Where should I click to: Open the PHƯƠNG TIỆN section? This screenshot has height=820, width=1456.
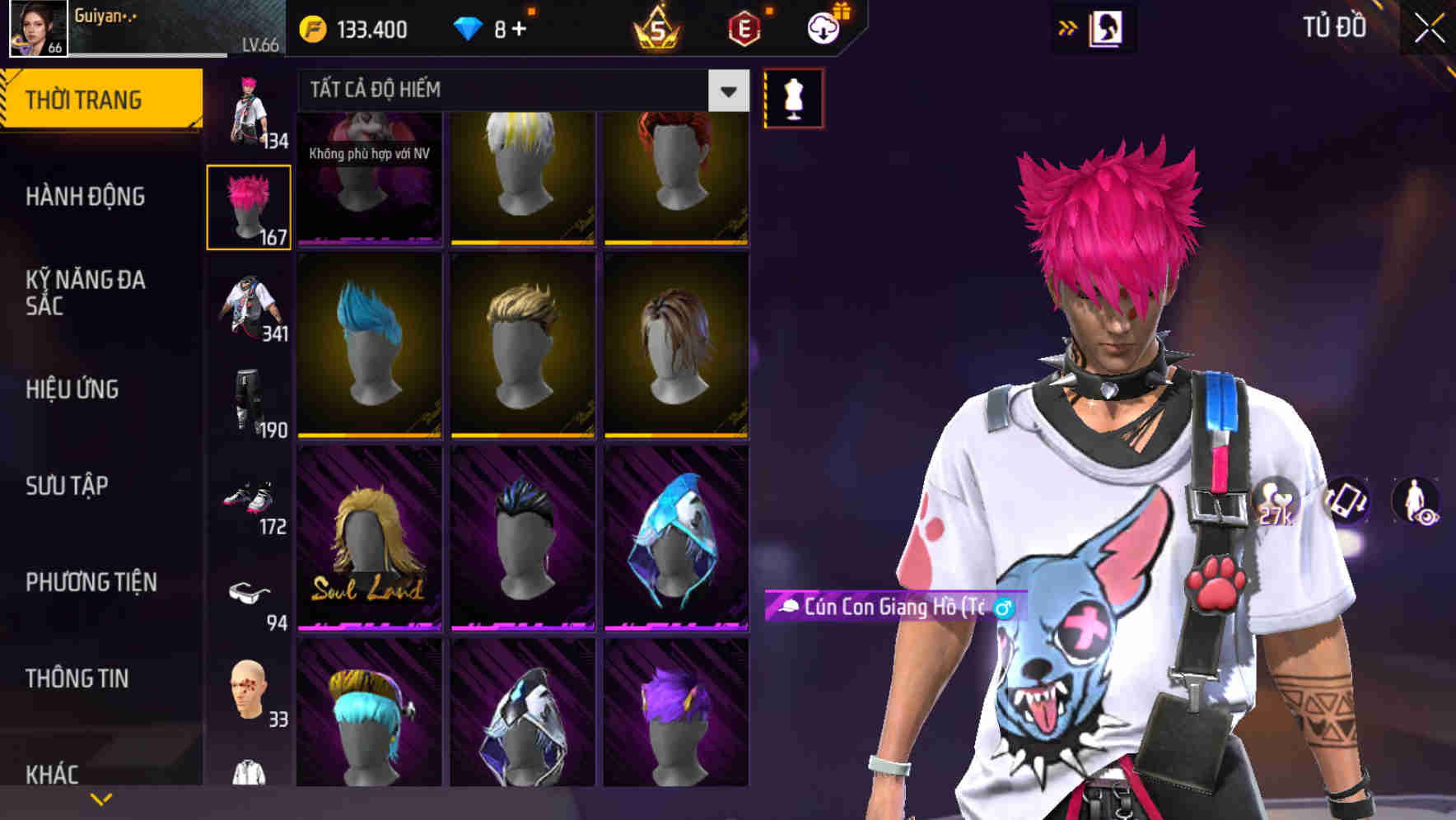click(x=89, y=581)
